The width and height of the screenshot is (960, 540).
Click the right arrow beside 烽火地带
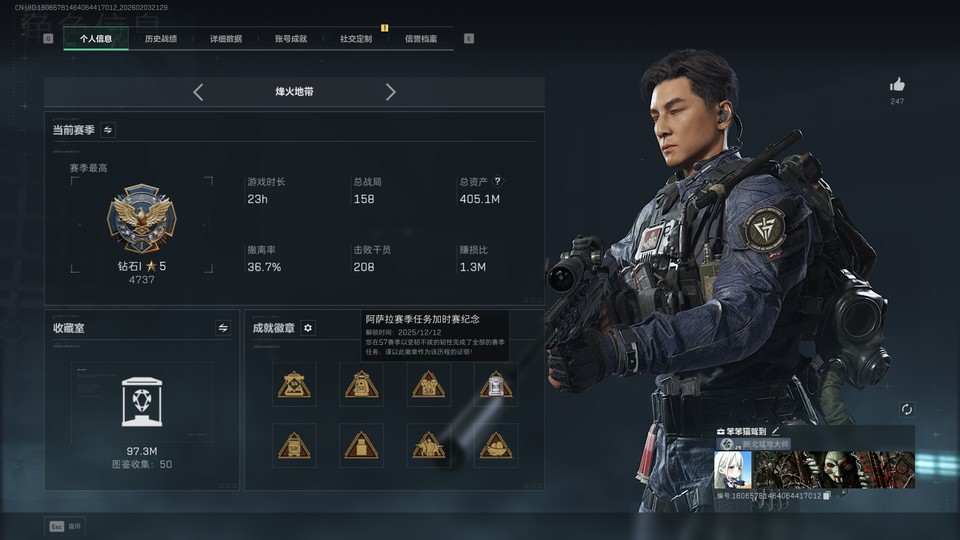[x=391, y=92]
